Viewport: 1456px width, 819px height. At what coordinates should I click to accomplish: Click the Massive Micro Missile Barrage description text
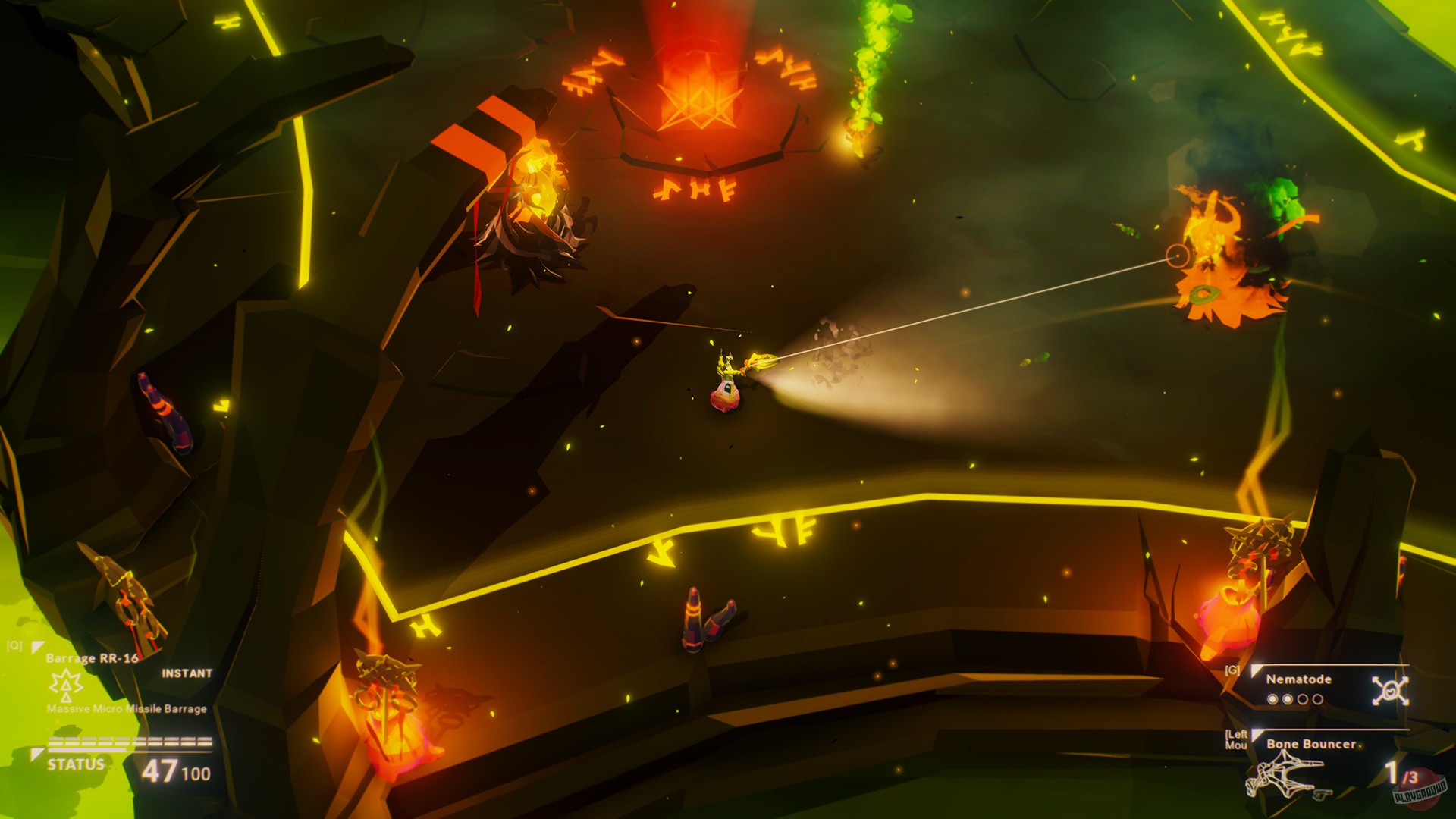pos(127,708)
